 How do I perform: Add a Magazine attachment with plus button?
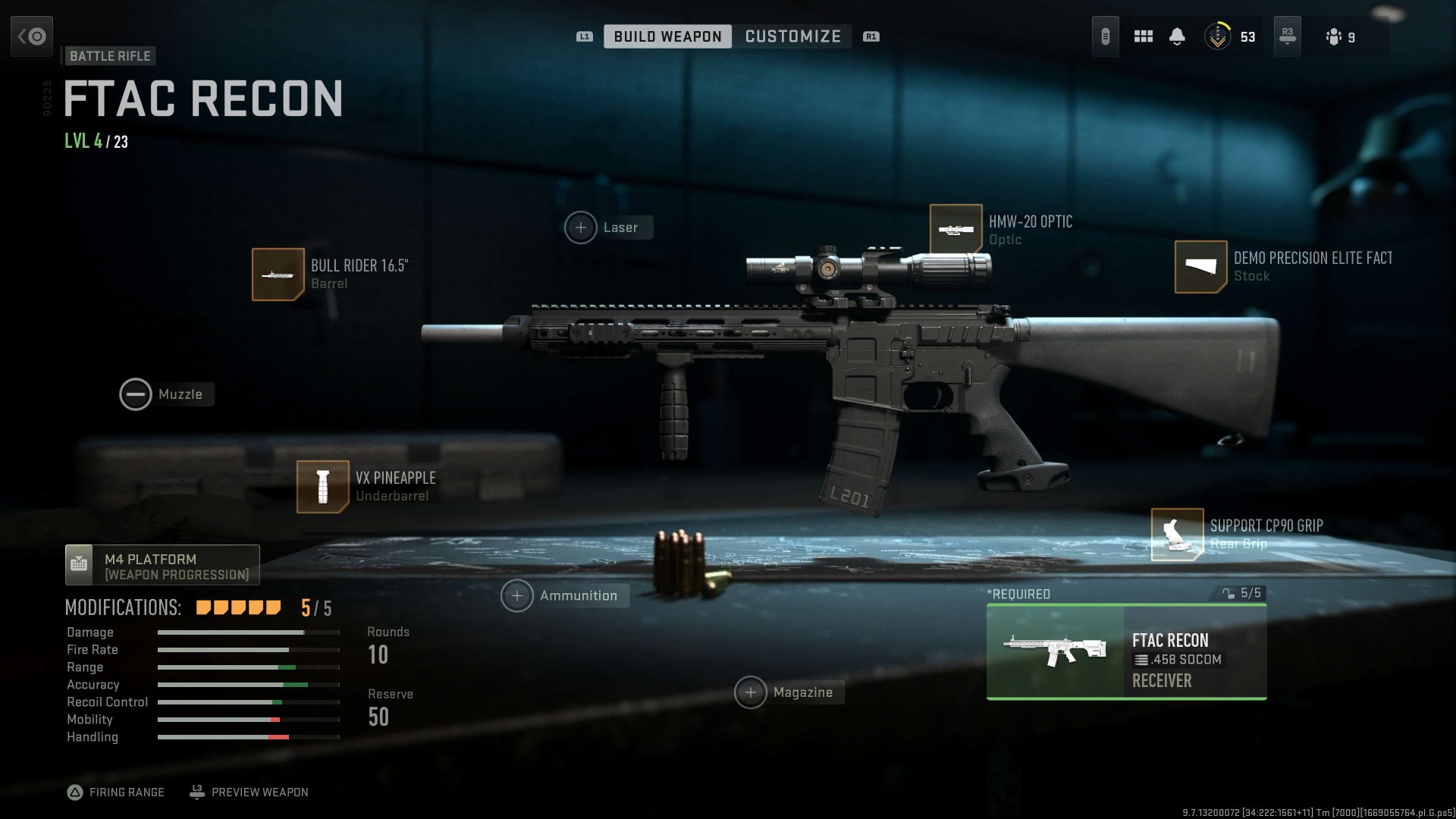coord(752,692)
